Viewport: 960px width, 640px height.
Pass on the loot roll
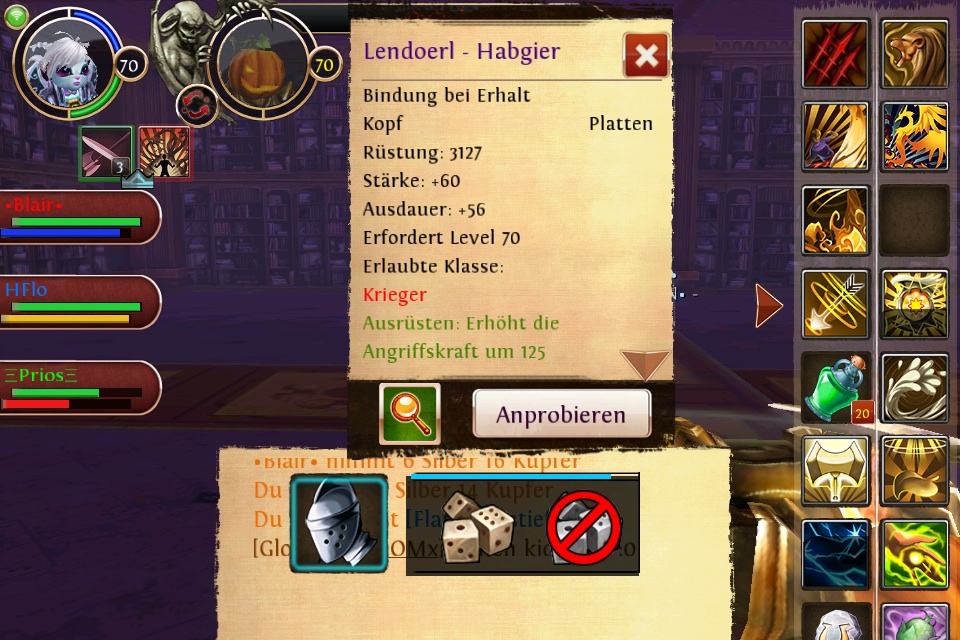584,527
